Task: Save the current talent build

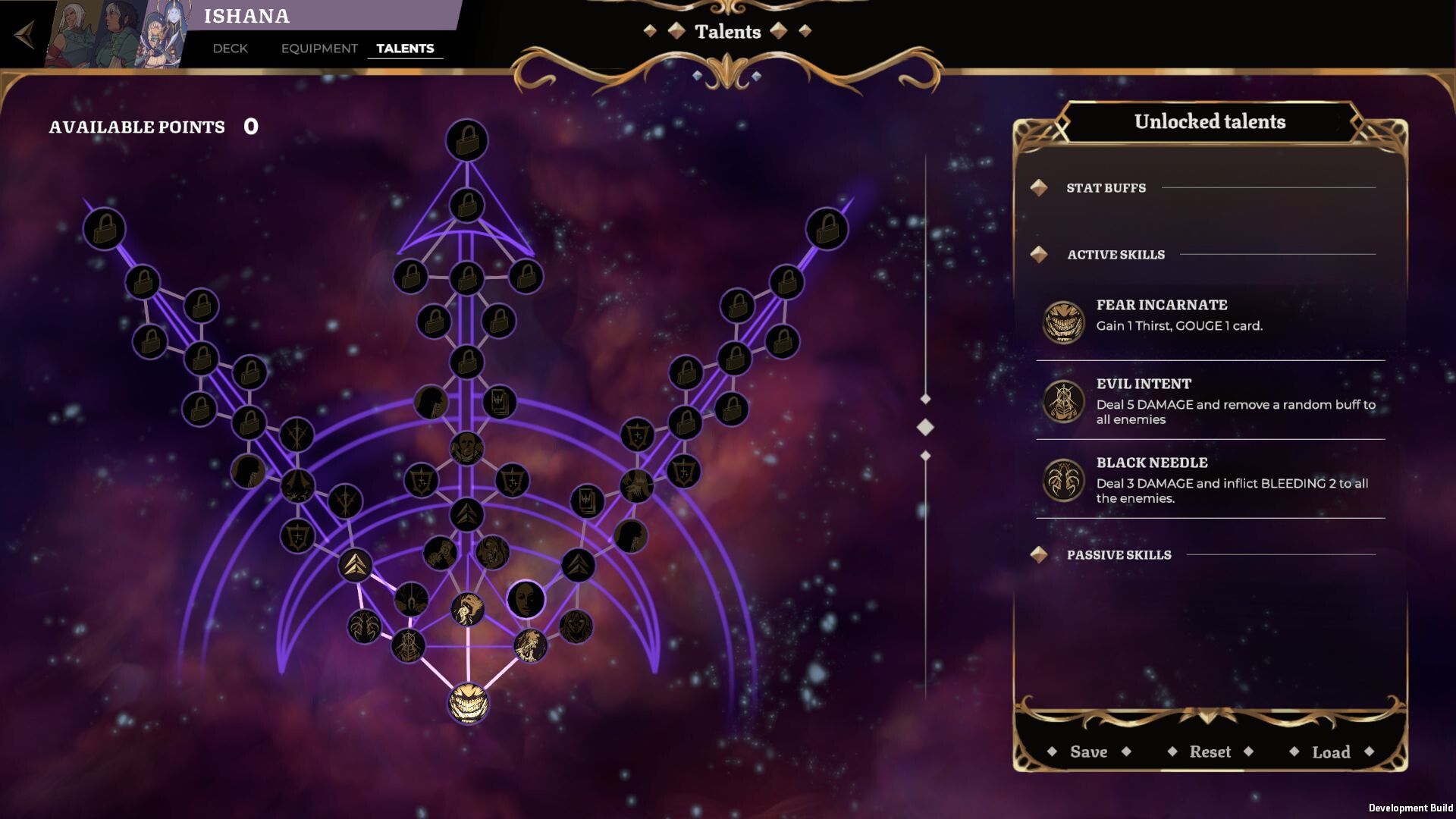Action: point(1088,752)
